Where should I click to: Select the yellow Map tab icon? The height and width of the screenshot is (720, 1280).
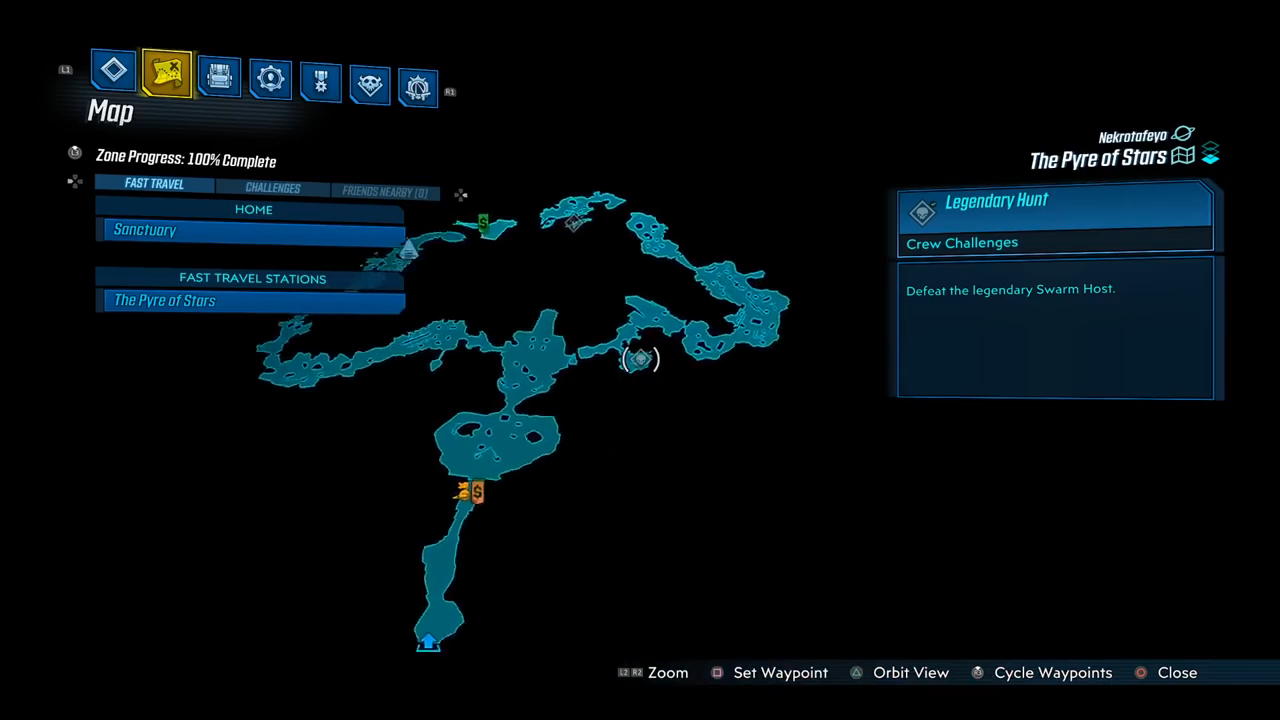click(166, 73)
